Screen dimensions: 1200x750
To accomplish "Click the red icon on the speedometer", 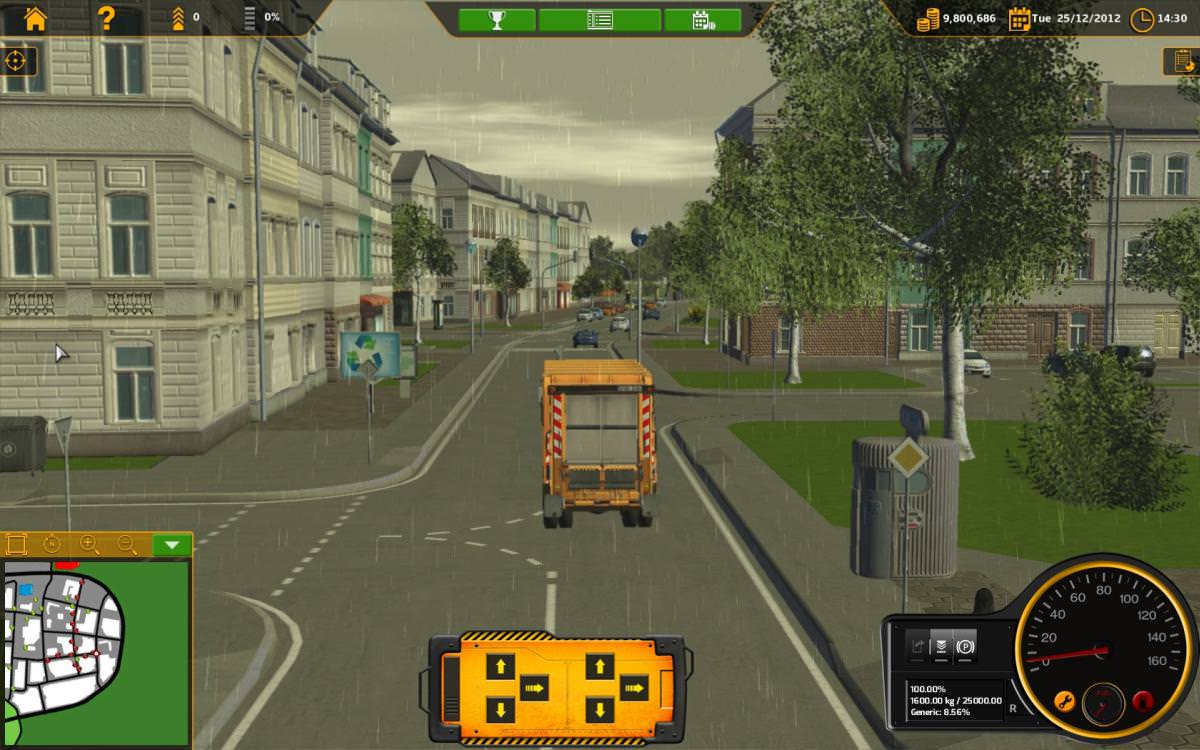I will pyautogui.click(x=1143, y=699).
